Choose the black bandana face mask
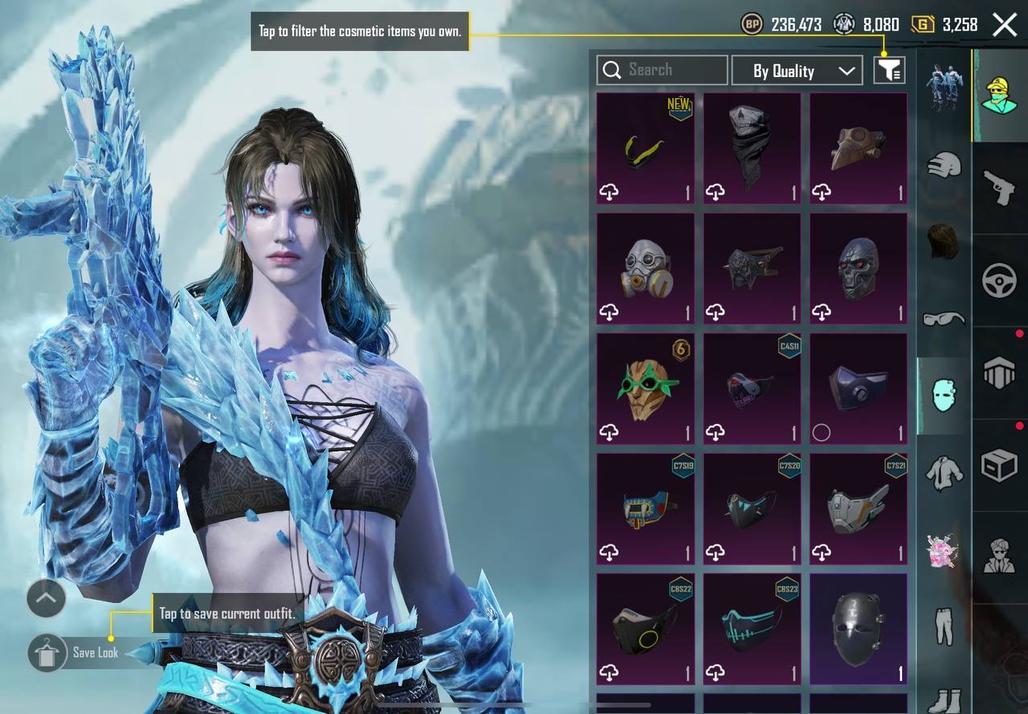Image resolution: width=1028 pixels, height=714 pixels. 751,148
